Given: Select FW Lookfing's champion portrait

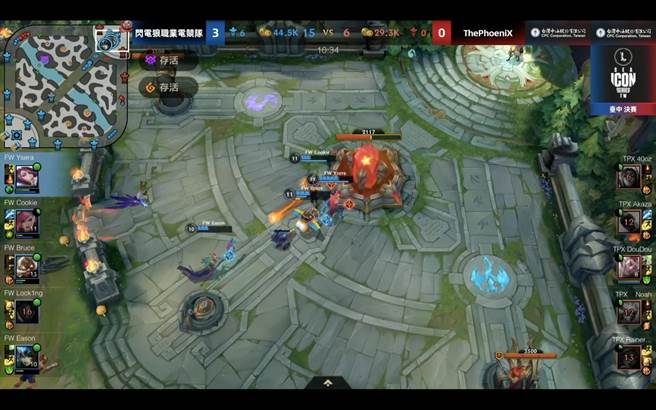Looking at the screenshot, I should click(28, 311).
